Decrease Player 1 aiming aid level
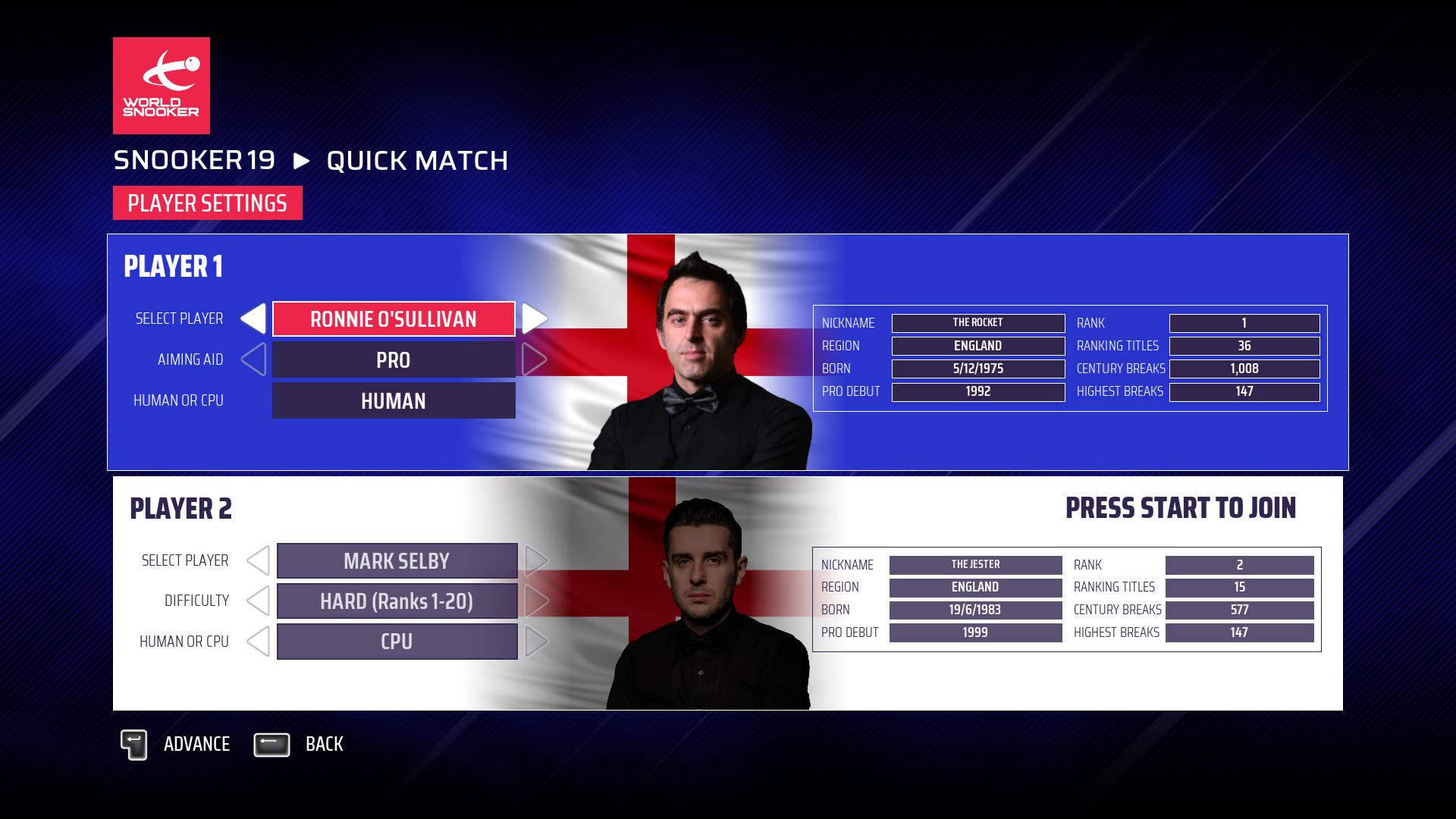The width and height of the screenshot is (1456, 819). 253,359
